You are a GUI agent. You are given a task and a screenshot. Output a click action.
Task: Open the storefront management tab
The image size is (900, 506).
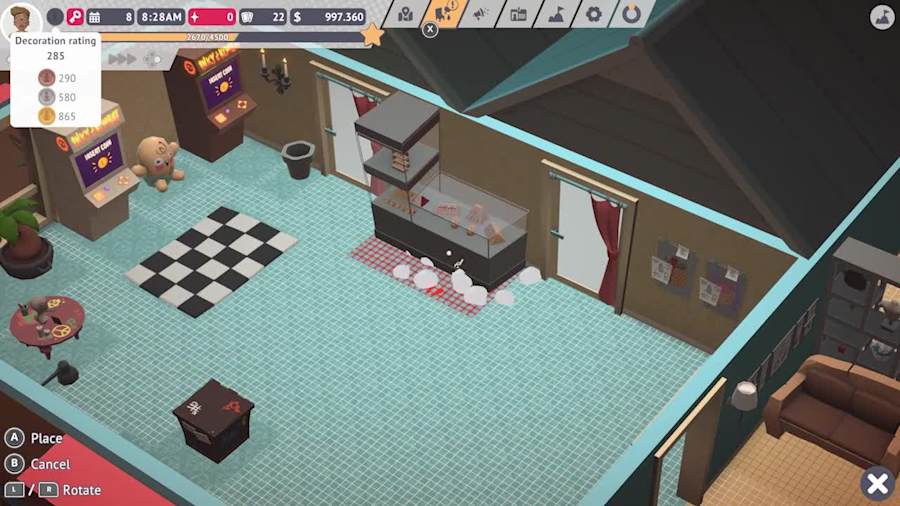tap(518, 14)
